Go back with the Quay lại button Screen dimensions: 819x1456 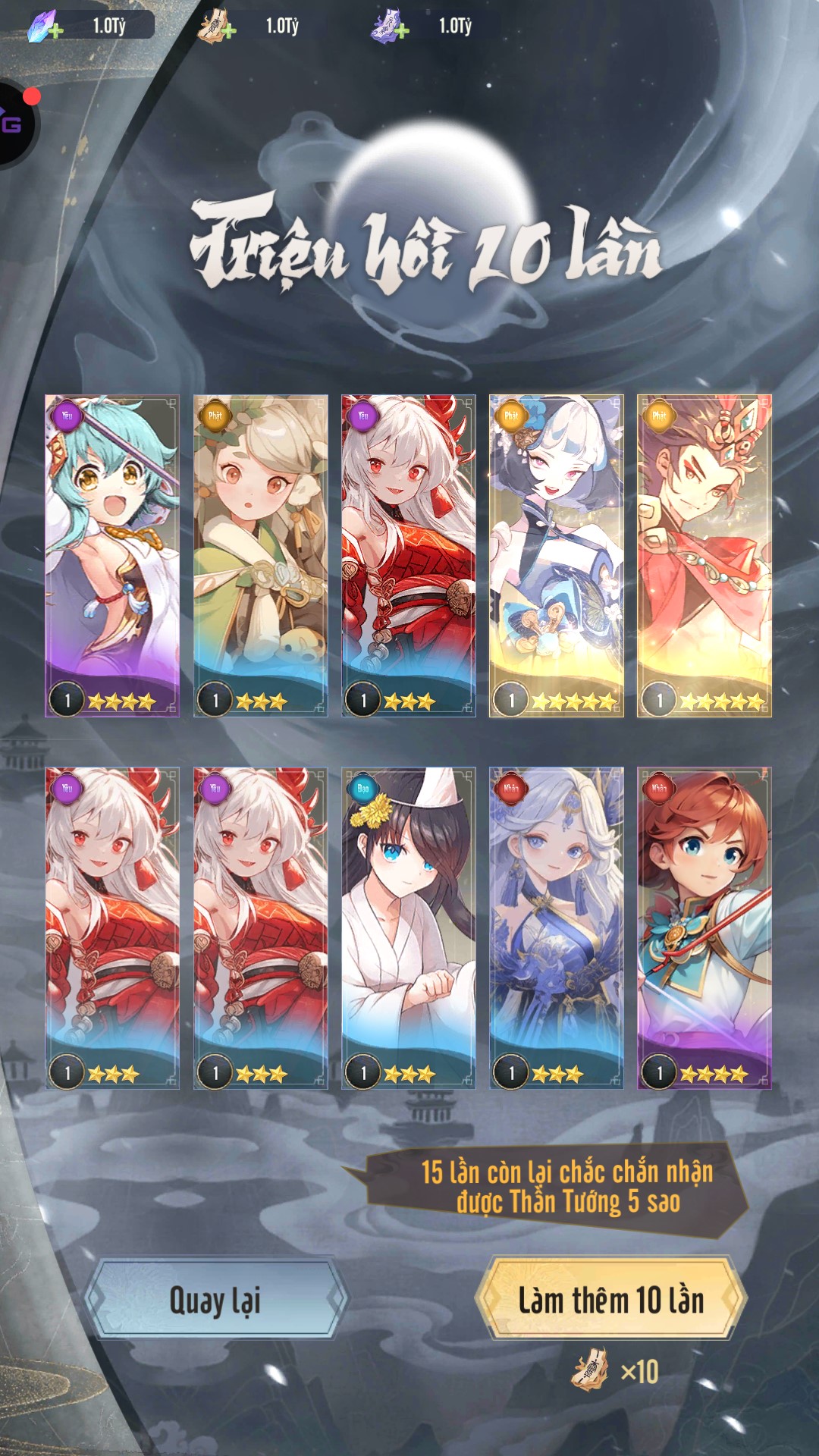pos(215,1300)
